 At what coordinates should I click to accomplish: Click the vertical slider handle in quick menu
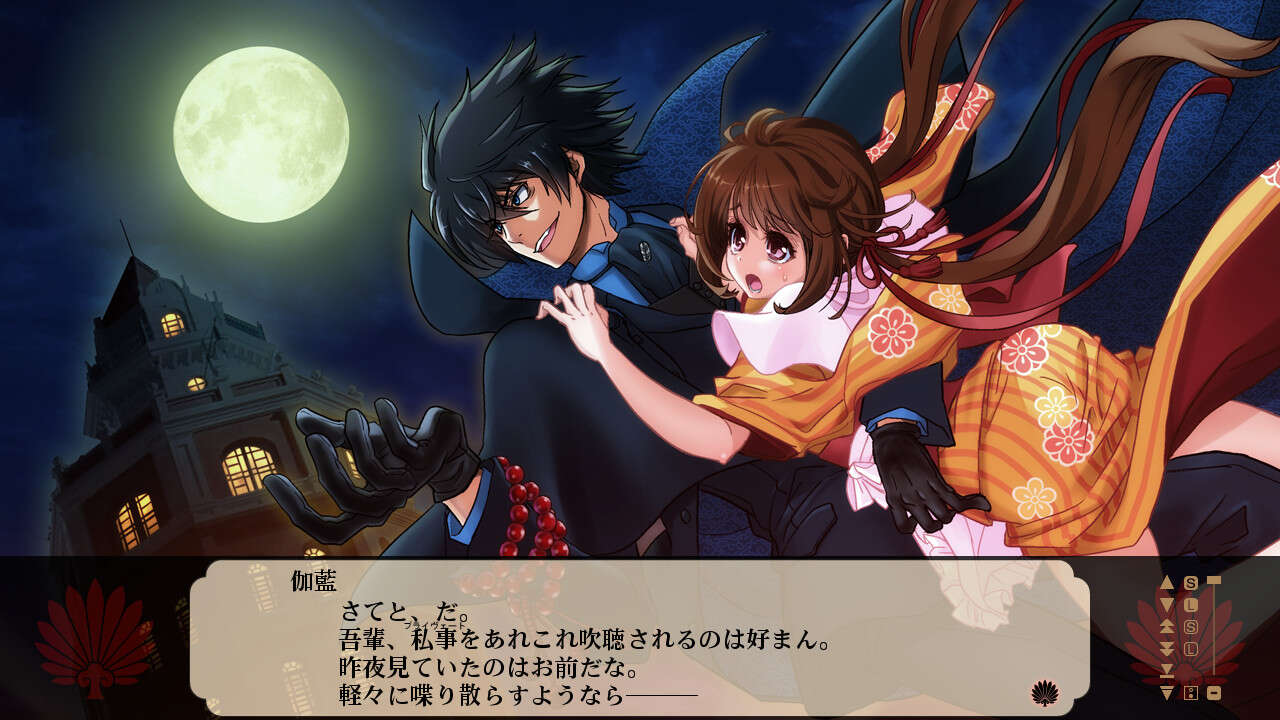tap(1215, 580)
